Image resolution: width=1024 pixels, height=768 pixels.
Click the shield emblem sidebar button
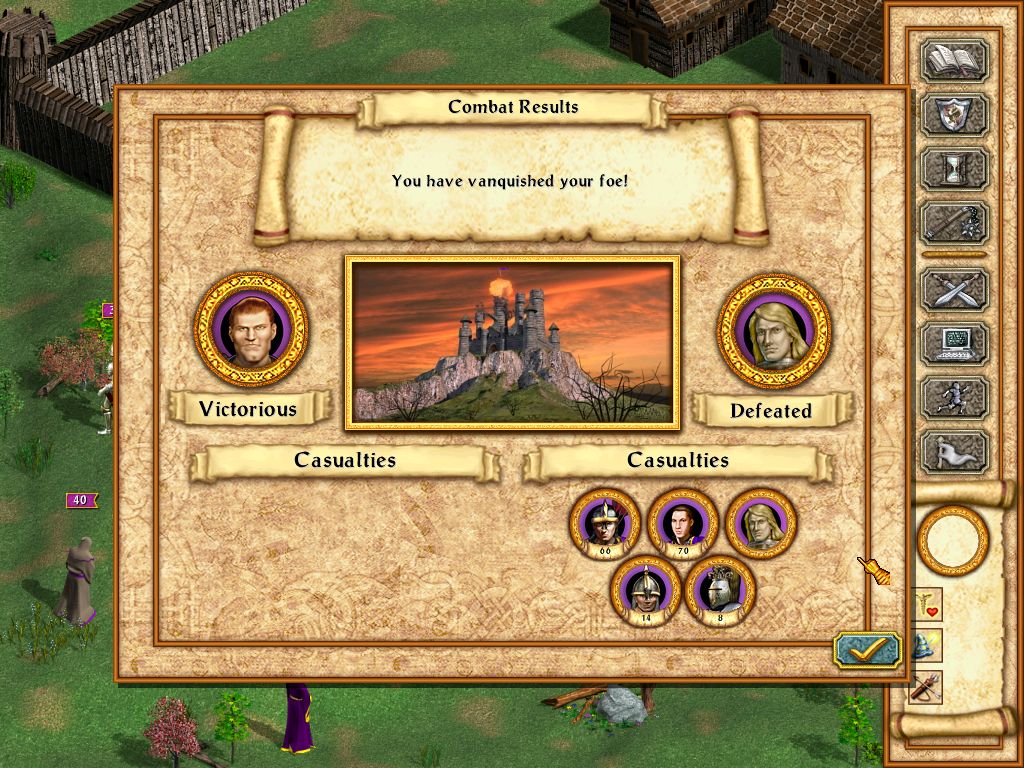pos(954,115)
